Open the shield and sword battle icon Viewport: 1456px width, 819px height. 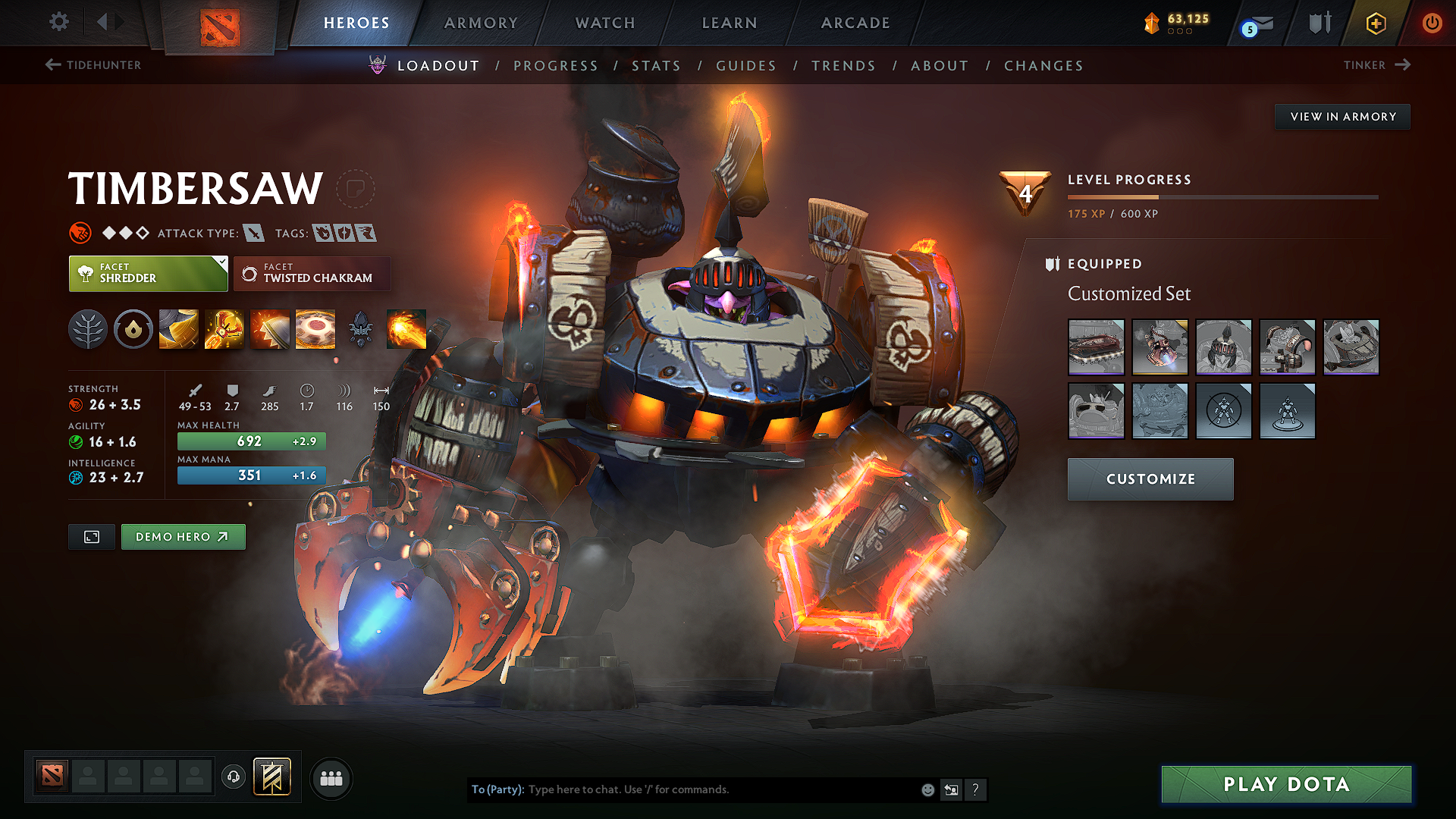click(x=1319, y=23)
